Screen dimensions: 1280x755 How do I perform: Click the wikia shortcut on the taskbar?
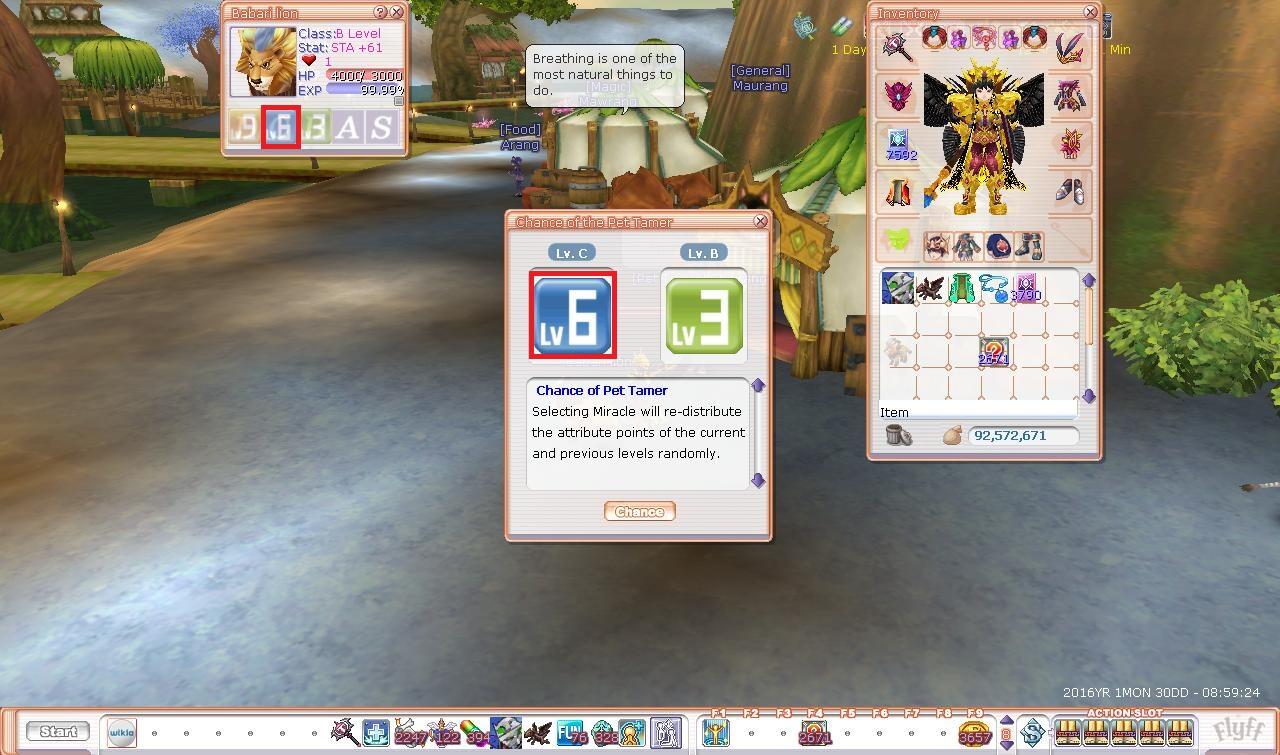(122, 732)
